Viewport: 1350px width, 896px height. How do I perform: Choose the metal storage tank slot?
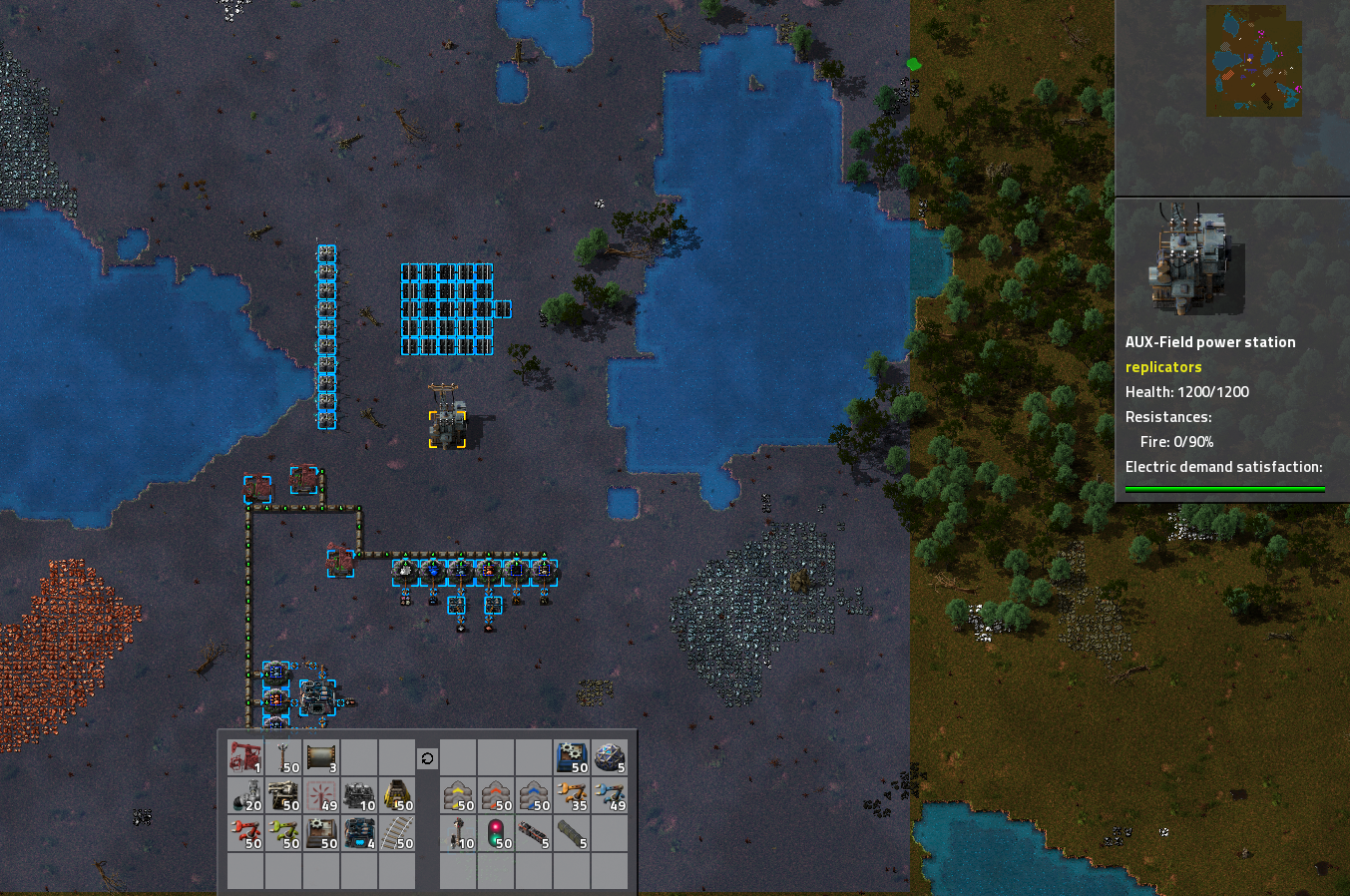[x=321, y=758]
